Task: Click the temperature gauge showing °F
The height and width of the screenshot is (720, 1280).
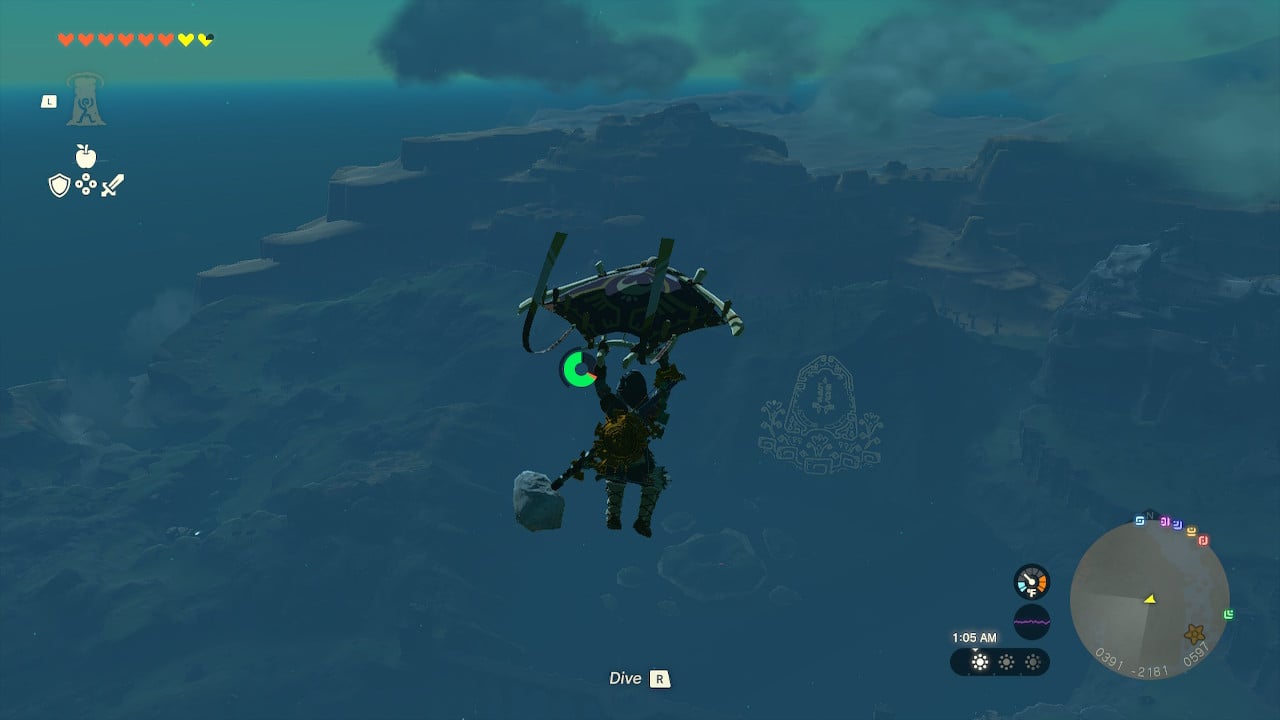Action: (x=1032, y=580)
